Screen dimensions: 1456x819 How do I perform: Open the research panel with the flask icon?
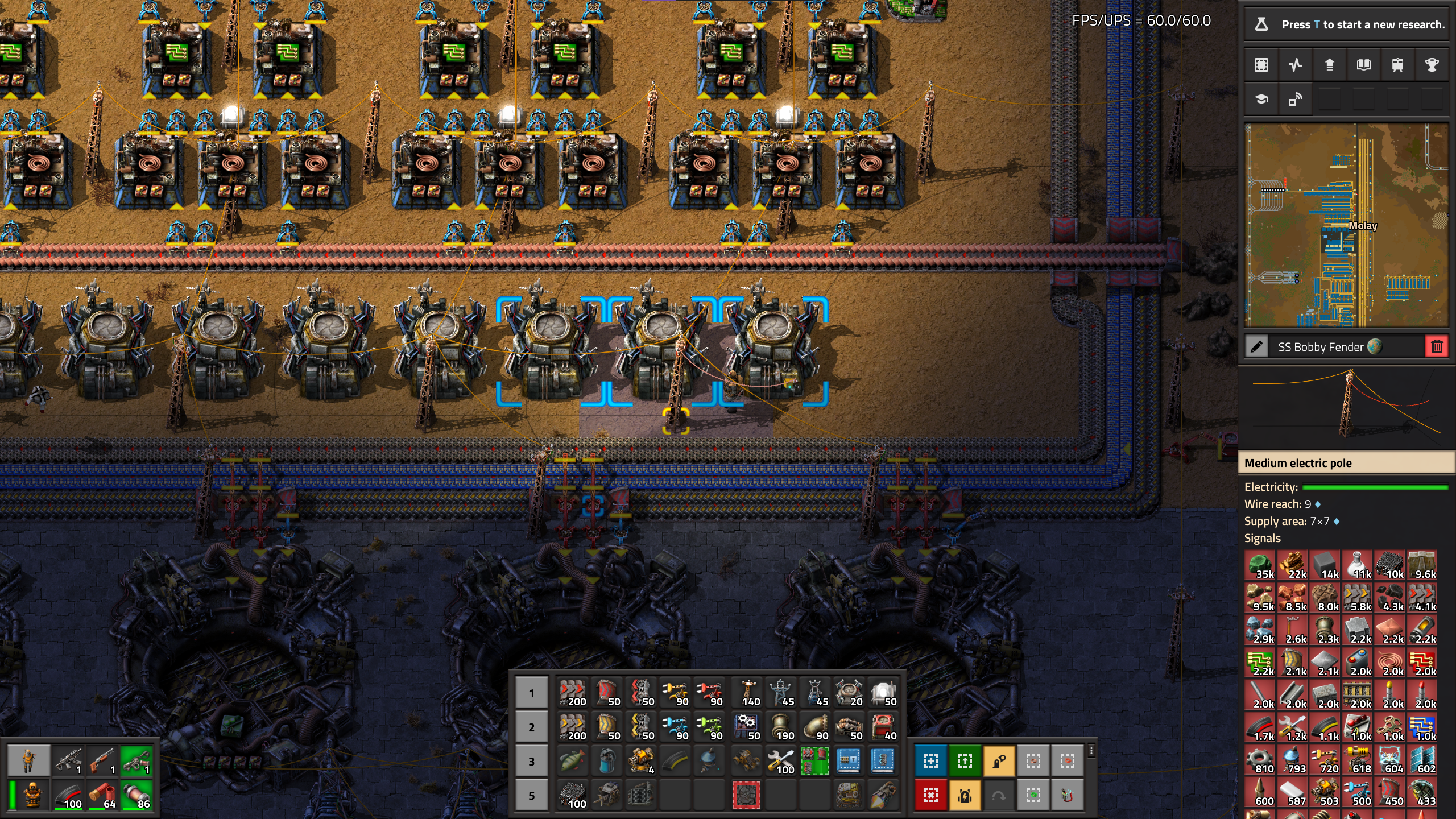click(1261, 24)
